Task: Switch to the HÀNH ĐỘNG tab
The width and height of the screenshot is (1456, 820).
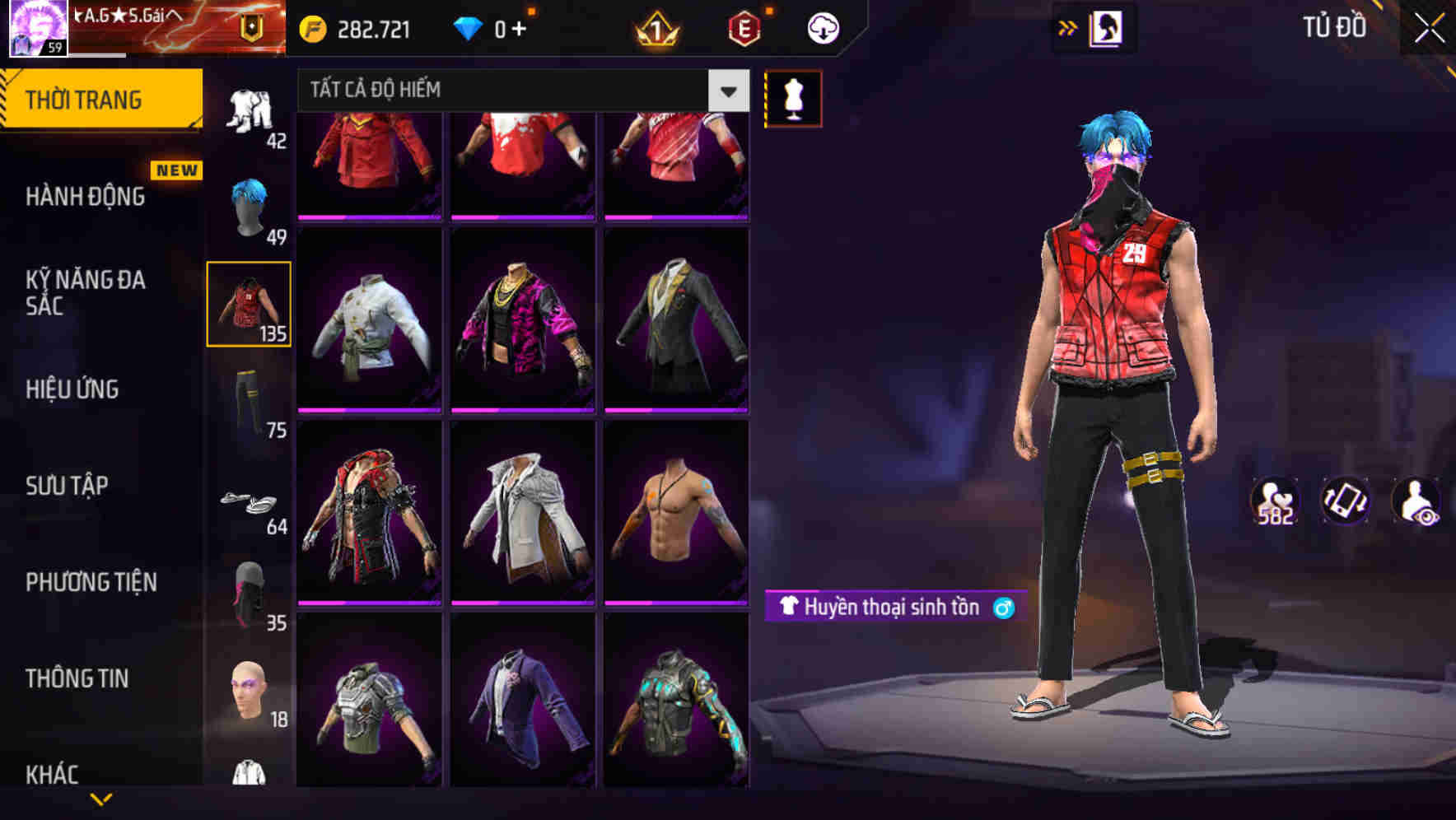Action: point(86,196)
